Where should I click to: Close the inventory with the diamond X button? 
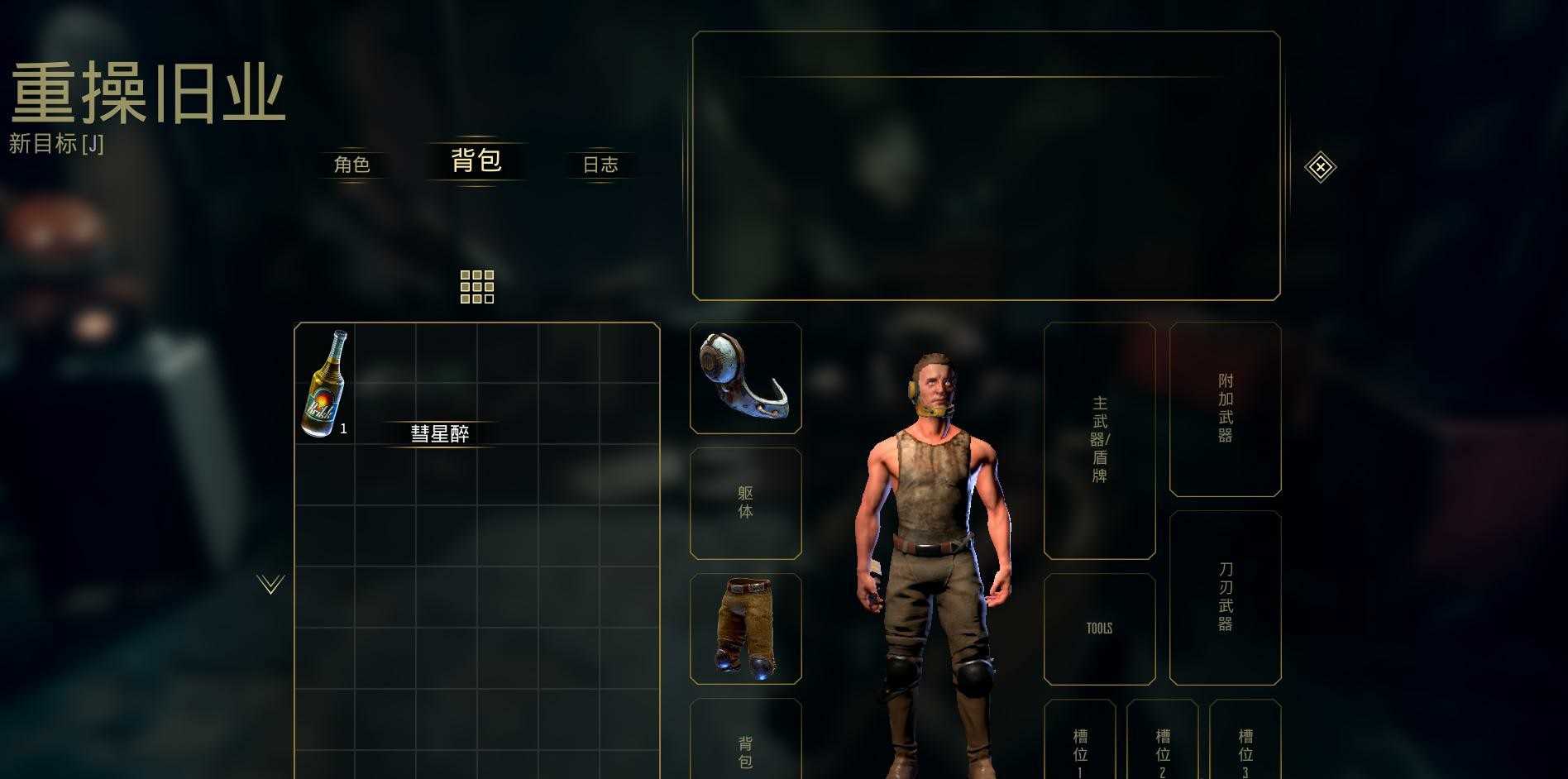click(x=1320, y=168)
